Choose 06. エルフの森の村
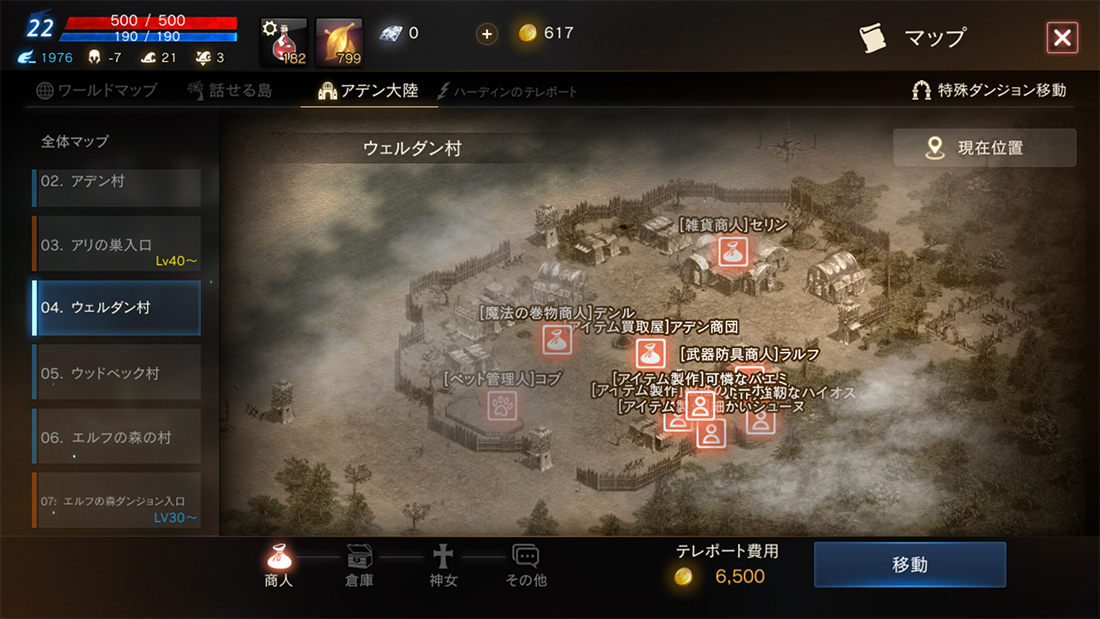Viewport: 1100px width, 619px height. 116,437
